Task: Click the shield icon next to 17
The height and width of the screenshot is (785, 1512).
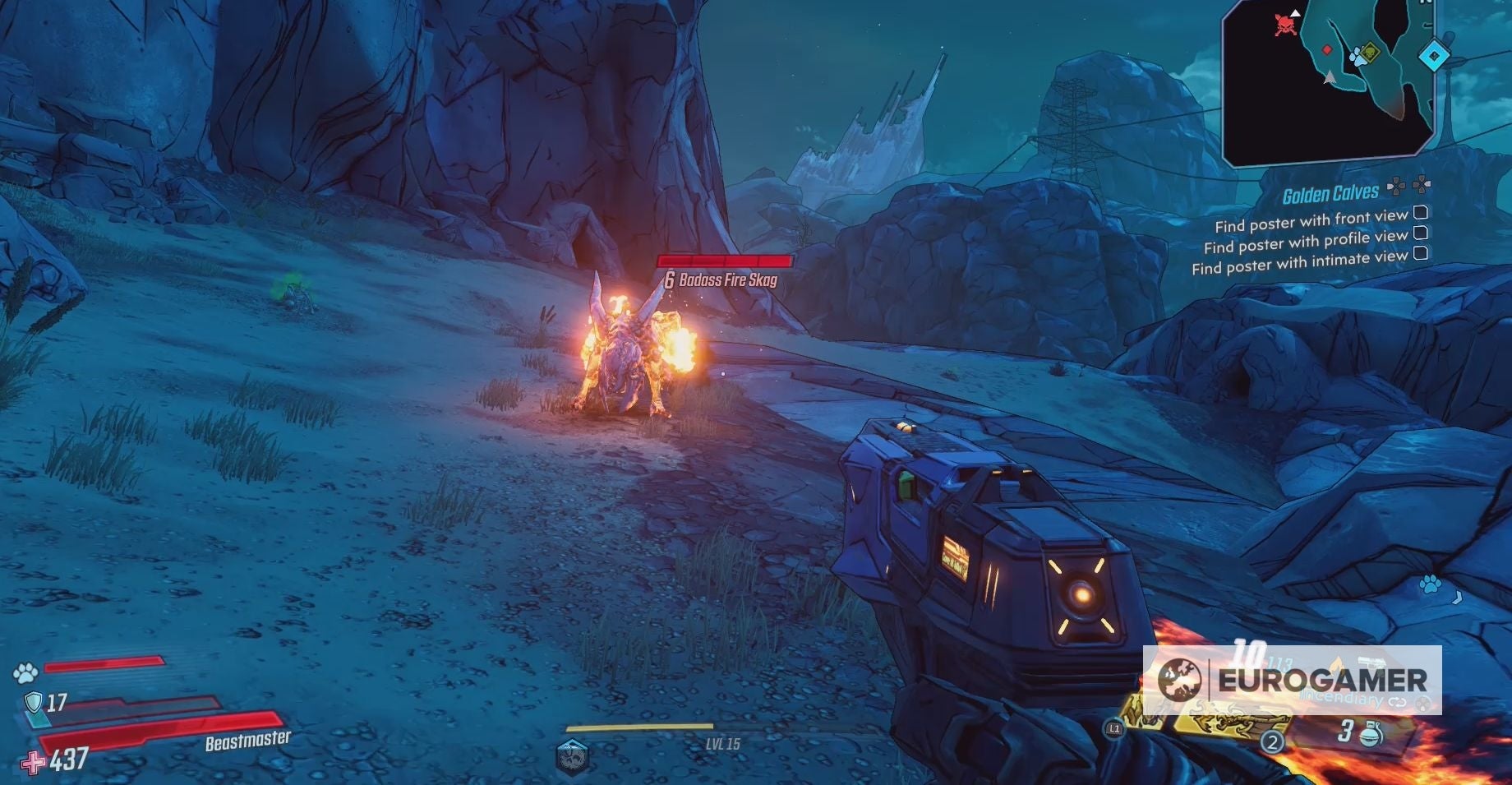Action: (33, 702)
